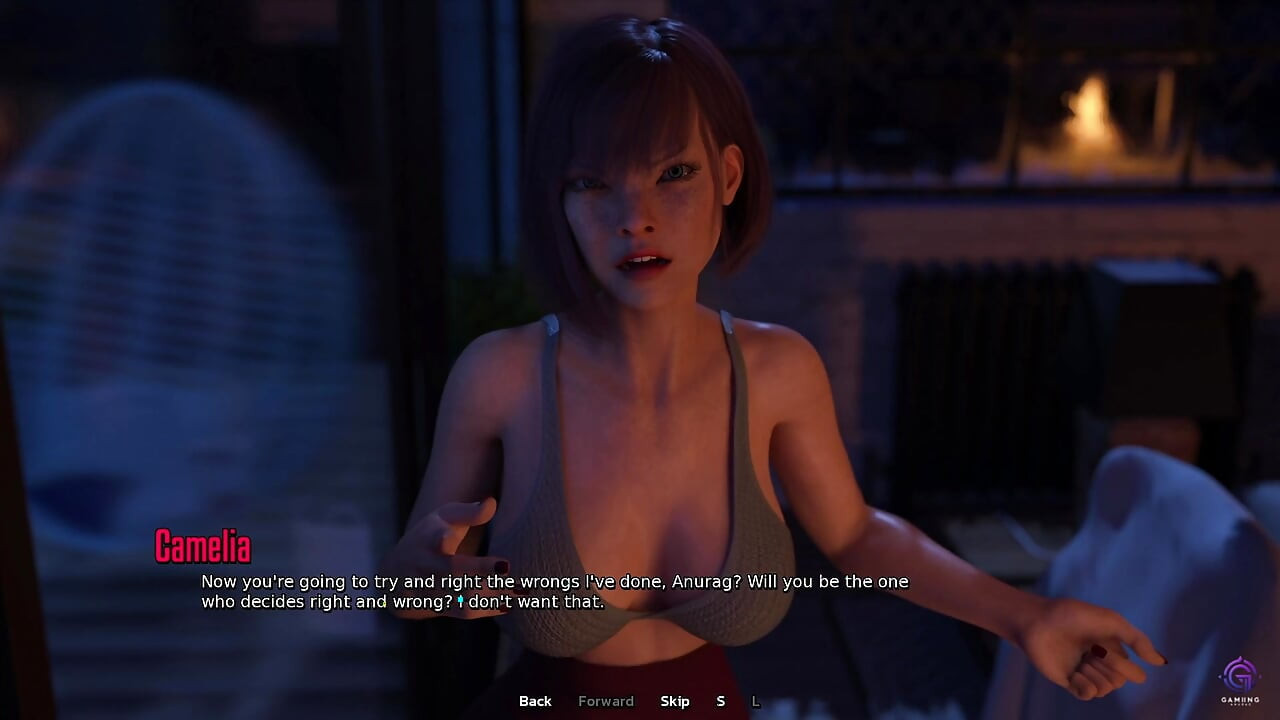
Task: Select Camelia's red name label
Action: 203,548
